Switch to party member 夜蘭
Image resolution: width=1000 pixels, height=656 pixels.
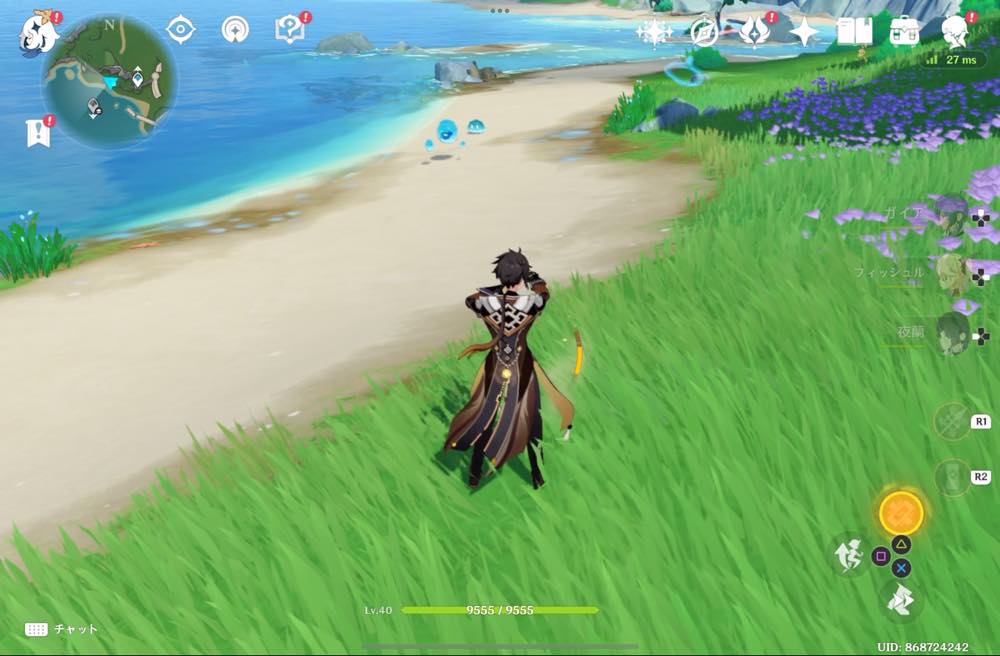(951, 333)
